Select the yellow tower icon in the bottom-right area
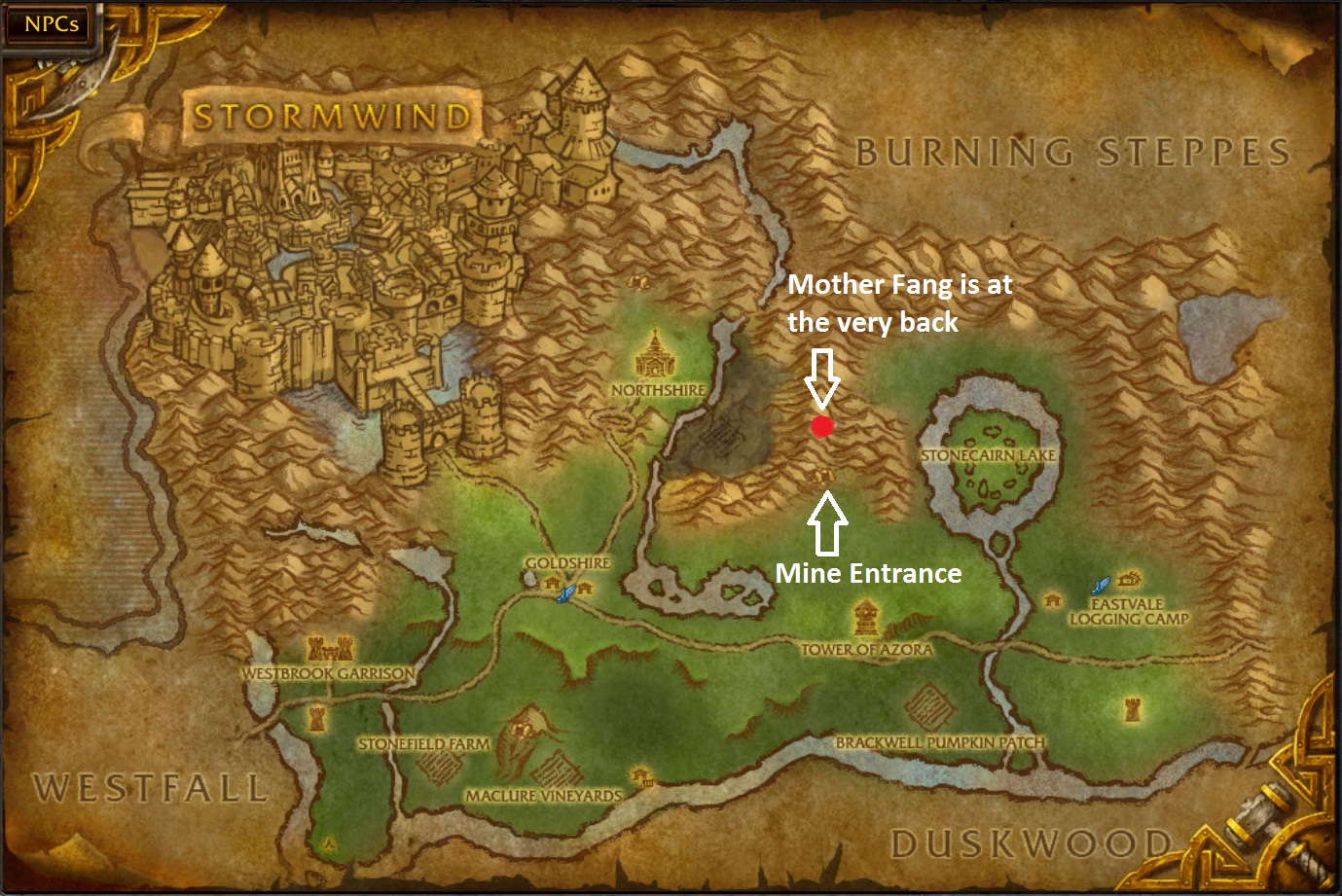Screen dimensions: 1342x896 coord(1132,707)
